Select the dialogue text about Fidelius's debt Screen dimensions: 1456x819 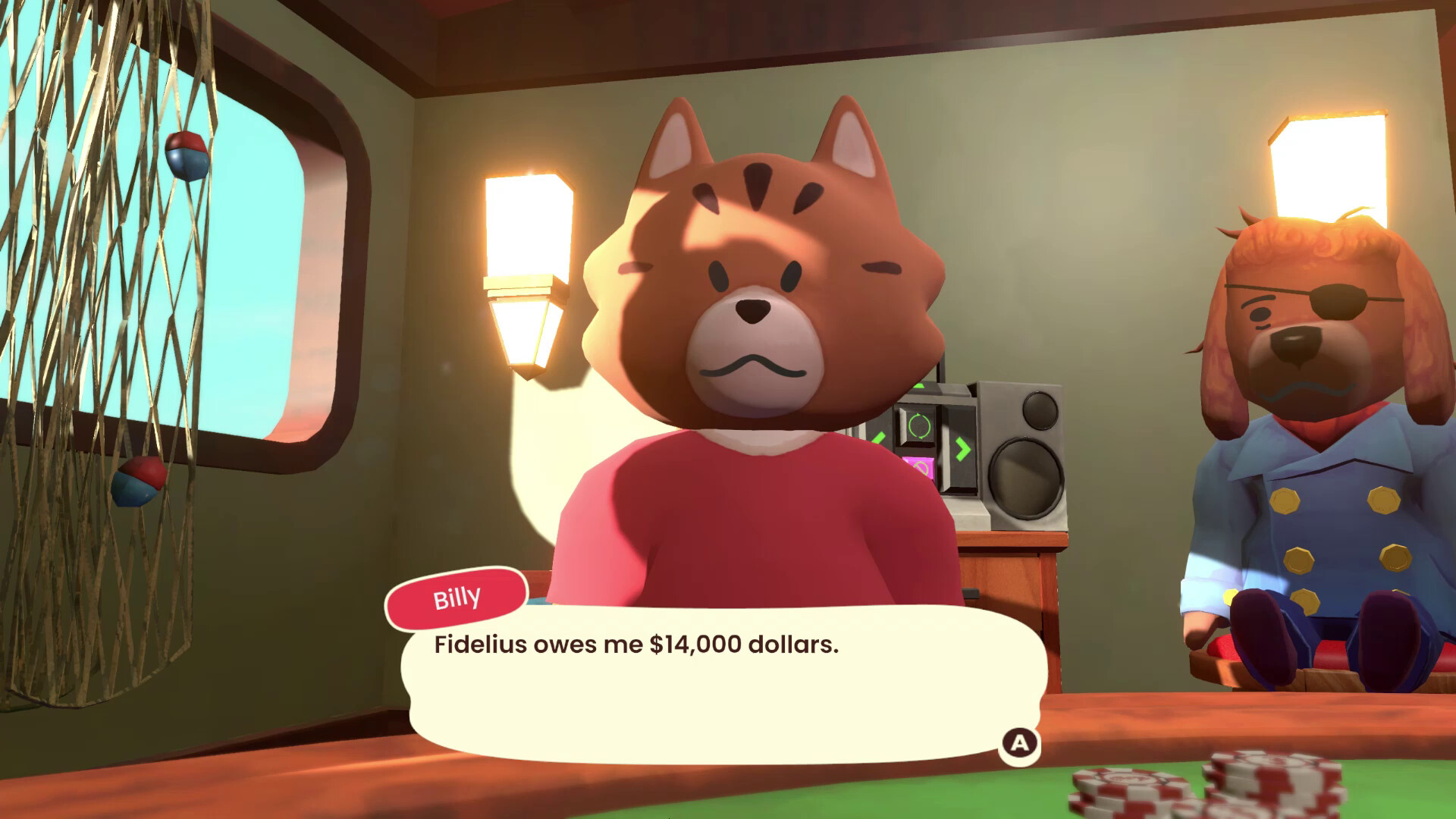[x=635, y=643]
